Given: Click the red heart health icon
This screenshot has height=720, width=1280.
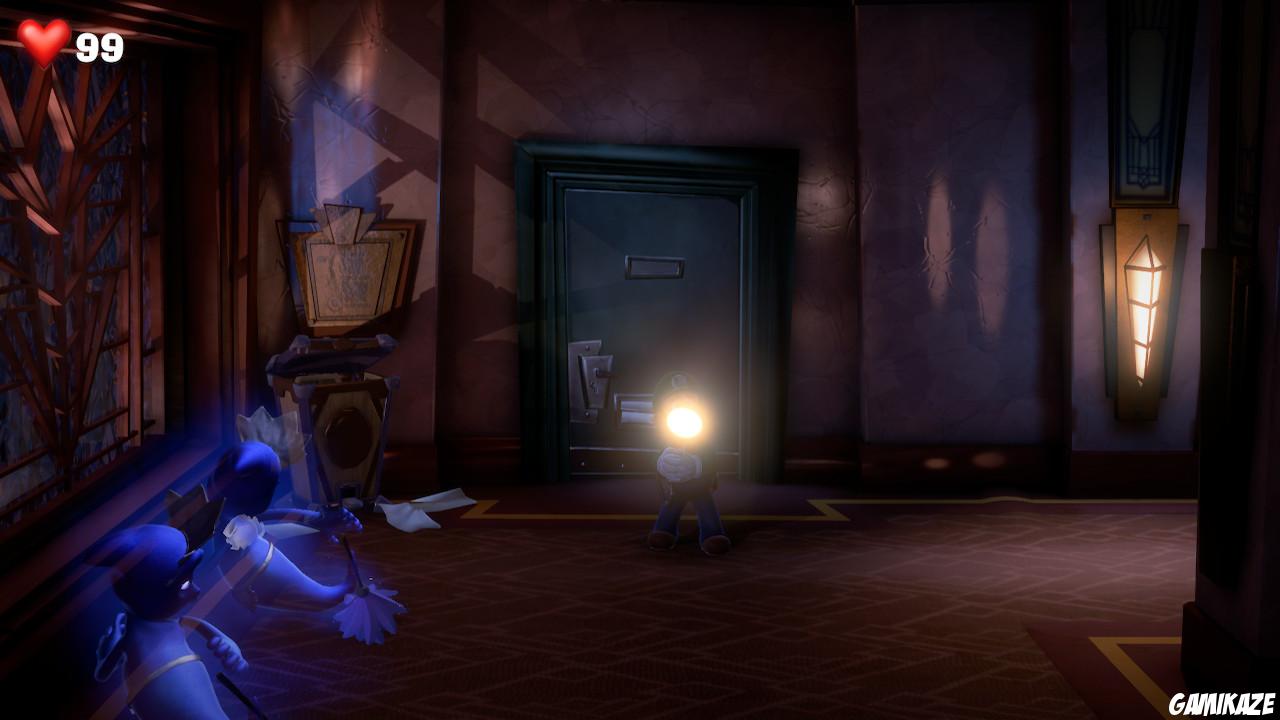Looking at the screenshot, I should [x=42, y=42].
